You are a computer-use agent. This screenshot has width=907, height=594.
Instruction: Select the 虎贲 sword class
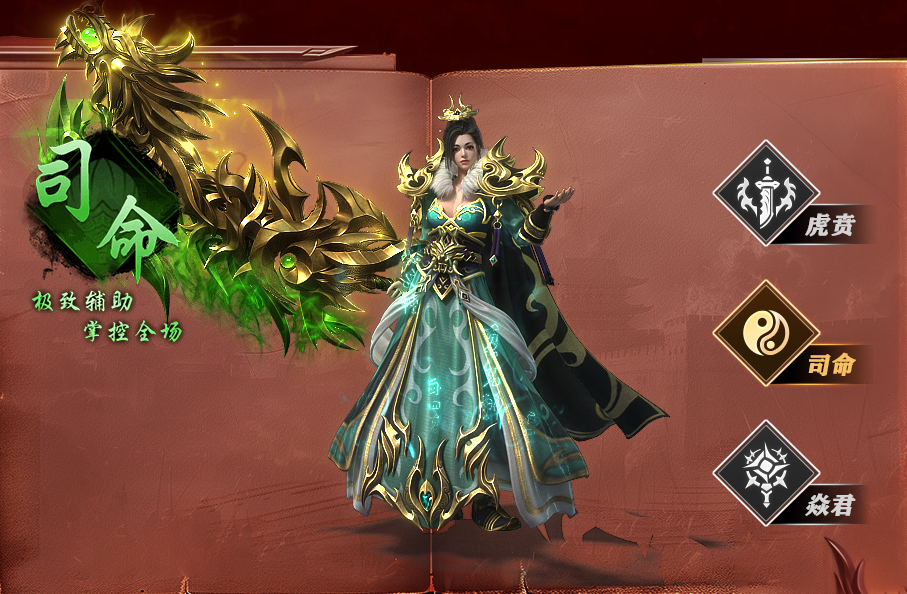tap(766, 193)
